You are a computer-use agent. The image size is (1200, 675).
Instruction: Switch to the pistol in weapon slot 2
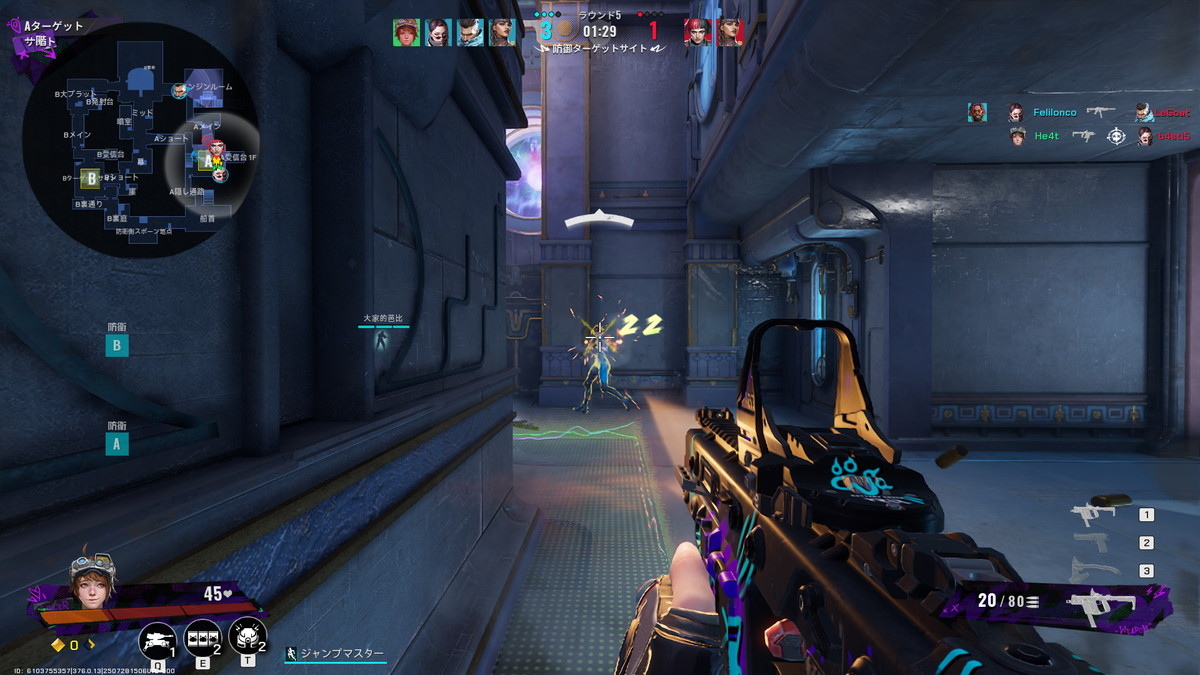click(x=1091, y=542)
